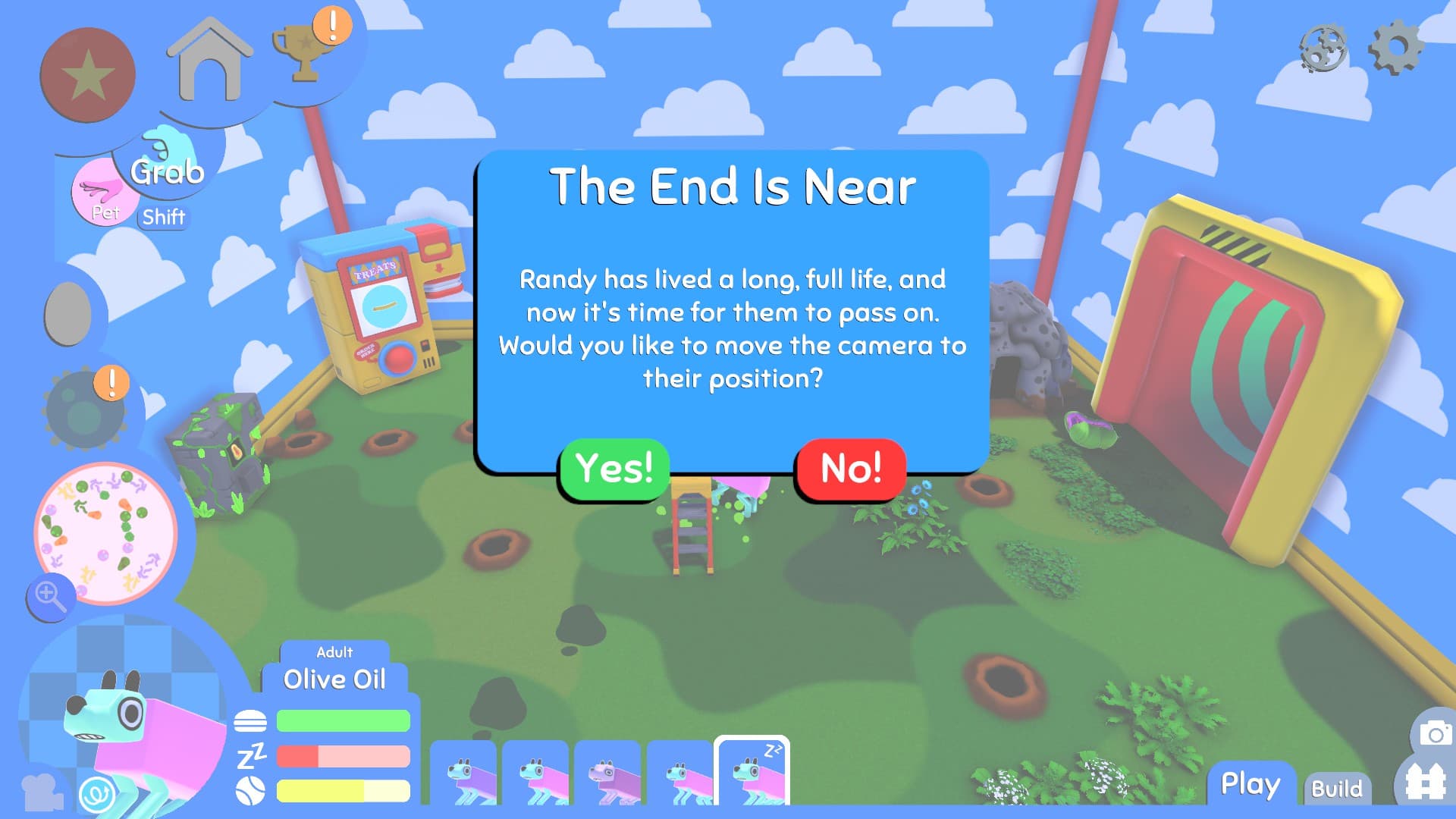Switch to the Play tab
The height and width of the screenshot is (819, 1456).
click(x=1250, y=784)
